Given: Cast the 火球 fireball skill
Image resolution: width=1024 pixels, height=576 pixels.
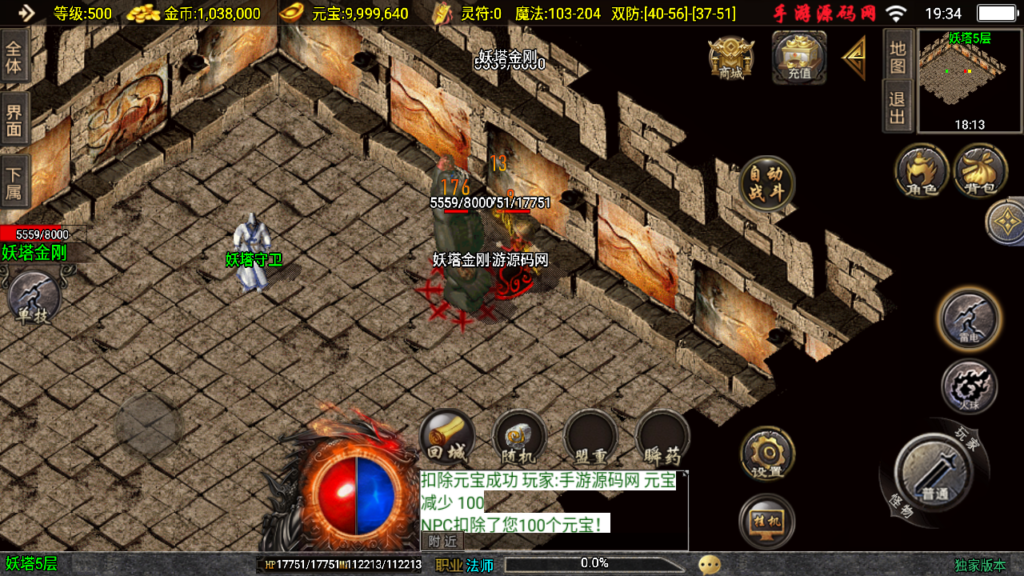Looking at the screenshot, I should click(x=968, y=385).
